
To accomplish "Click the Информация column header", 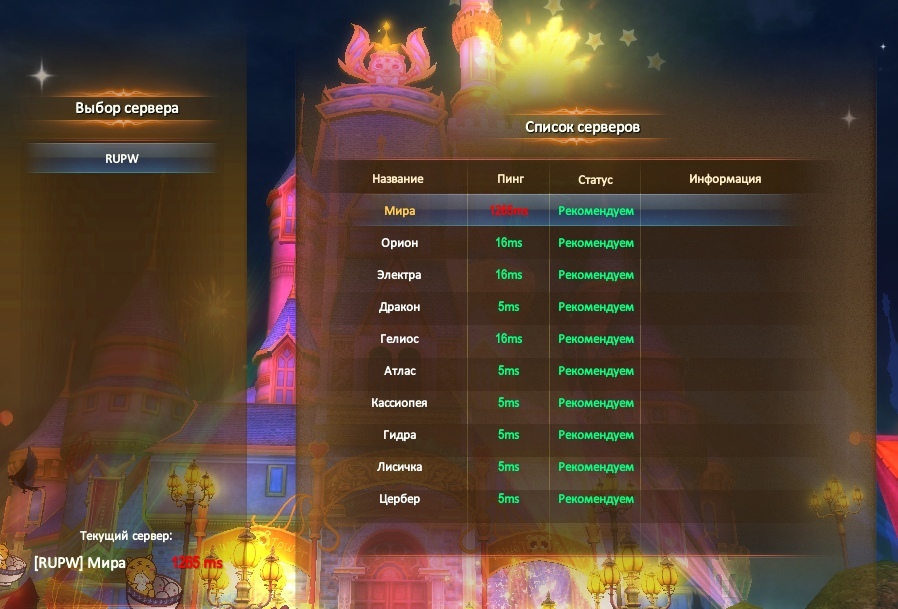I will click(x=725, y=179).
